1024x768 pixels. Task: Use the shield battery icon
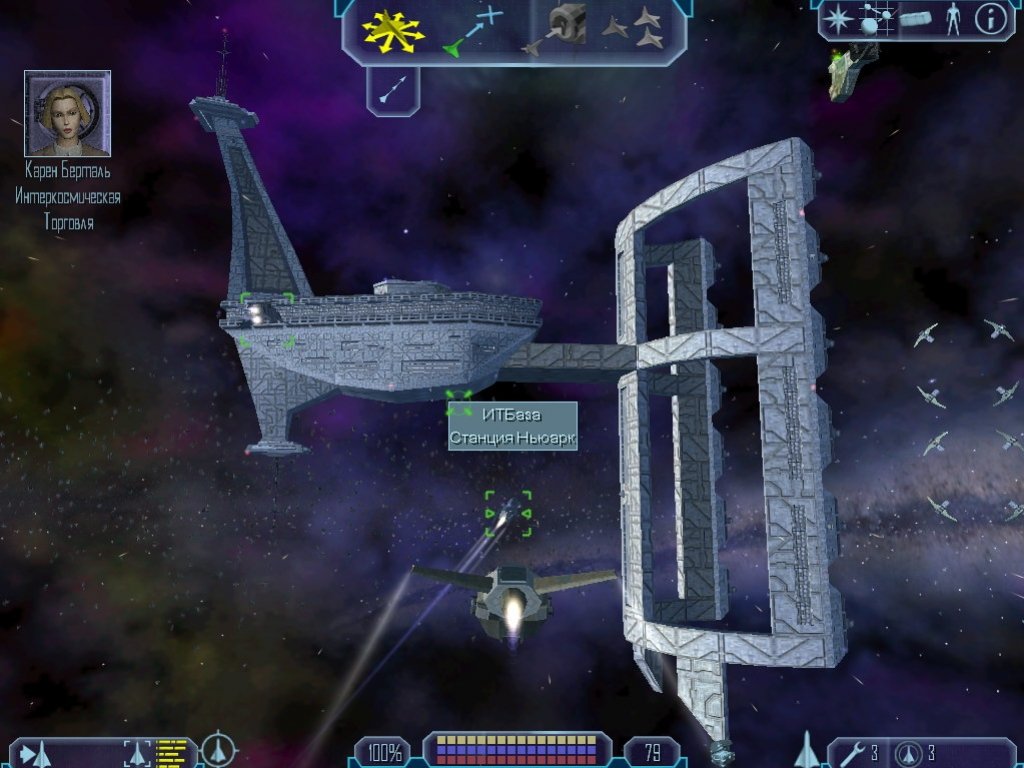(908, 752)
